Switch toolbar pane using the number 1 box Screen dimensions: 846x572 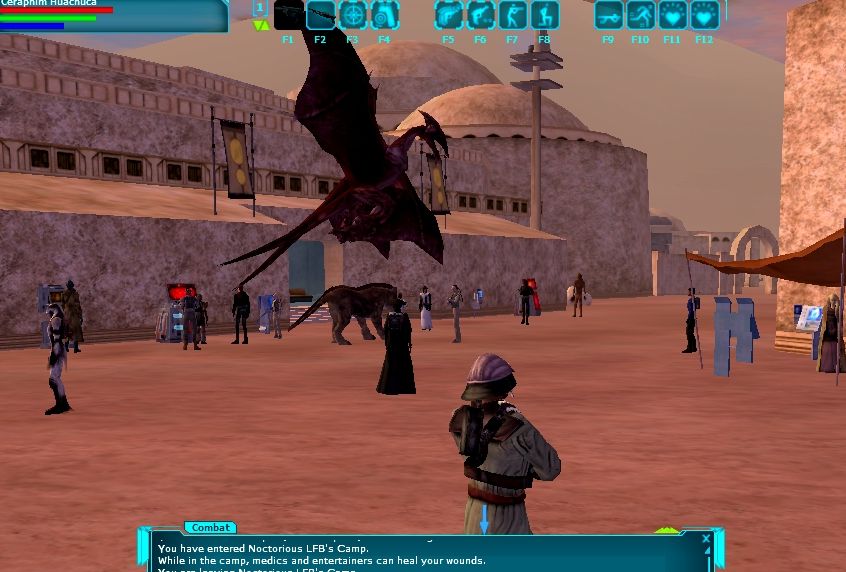pyautogui.click(x=260, y=8)
